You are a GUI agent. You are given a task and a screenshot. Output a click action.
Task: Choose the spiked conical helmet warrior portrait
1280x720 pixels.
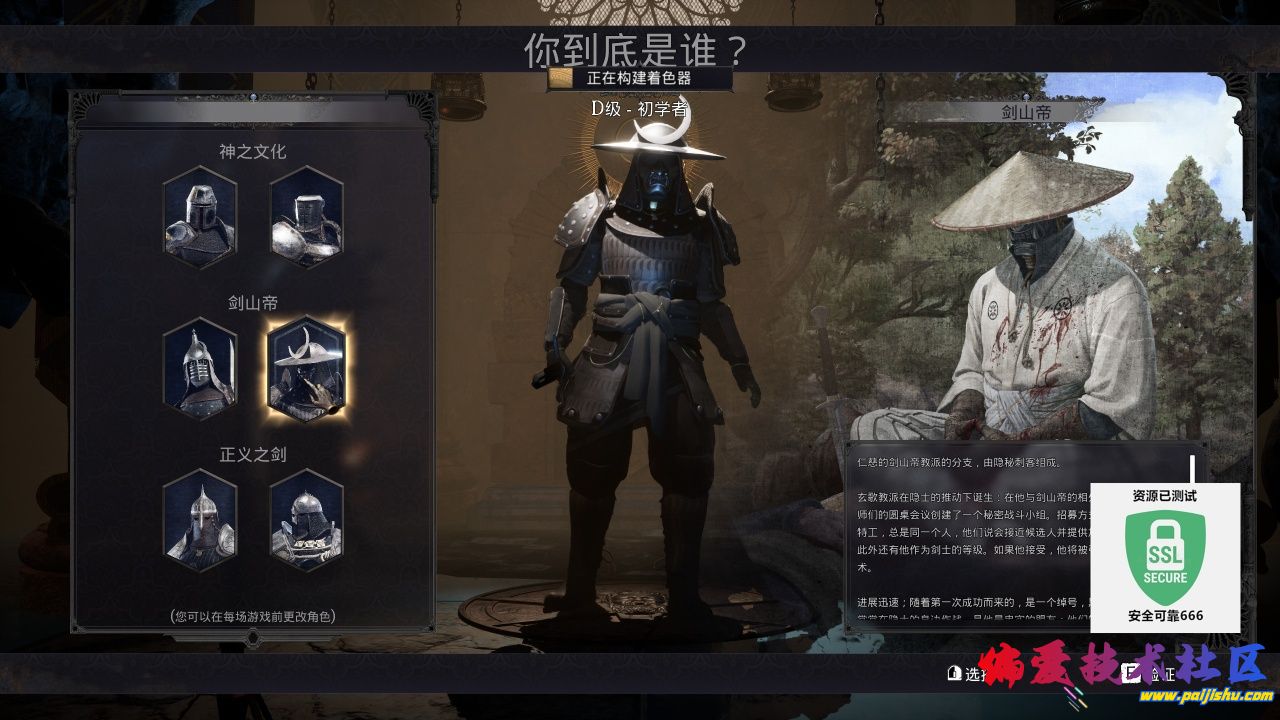tap(200, 520)
